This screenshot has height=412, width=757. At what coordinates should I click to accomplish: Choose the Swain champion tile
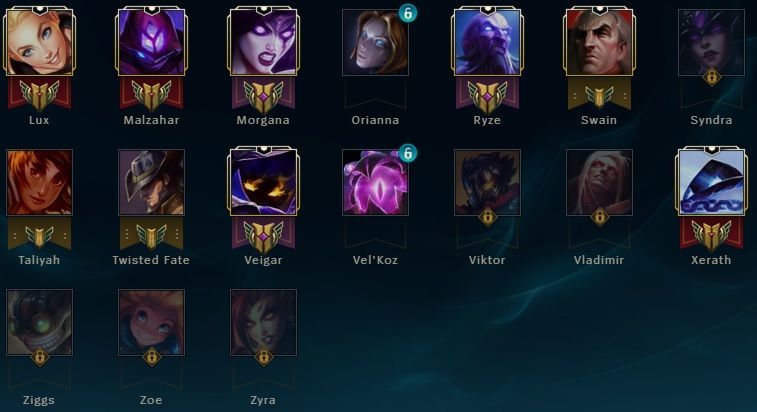599,43
